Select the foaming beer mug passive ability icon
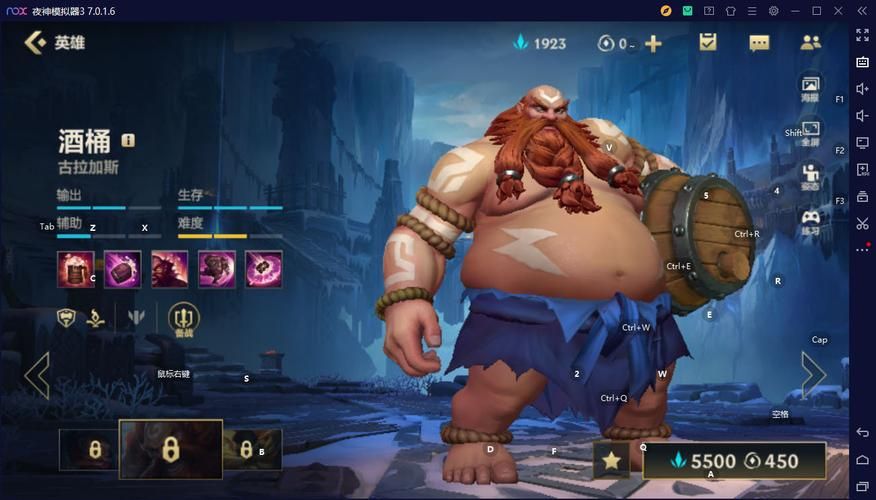The image size is (876, 500). click(x=74, y=268)
